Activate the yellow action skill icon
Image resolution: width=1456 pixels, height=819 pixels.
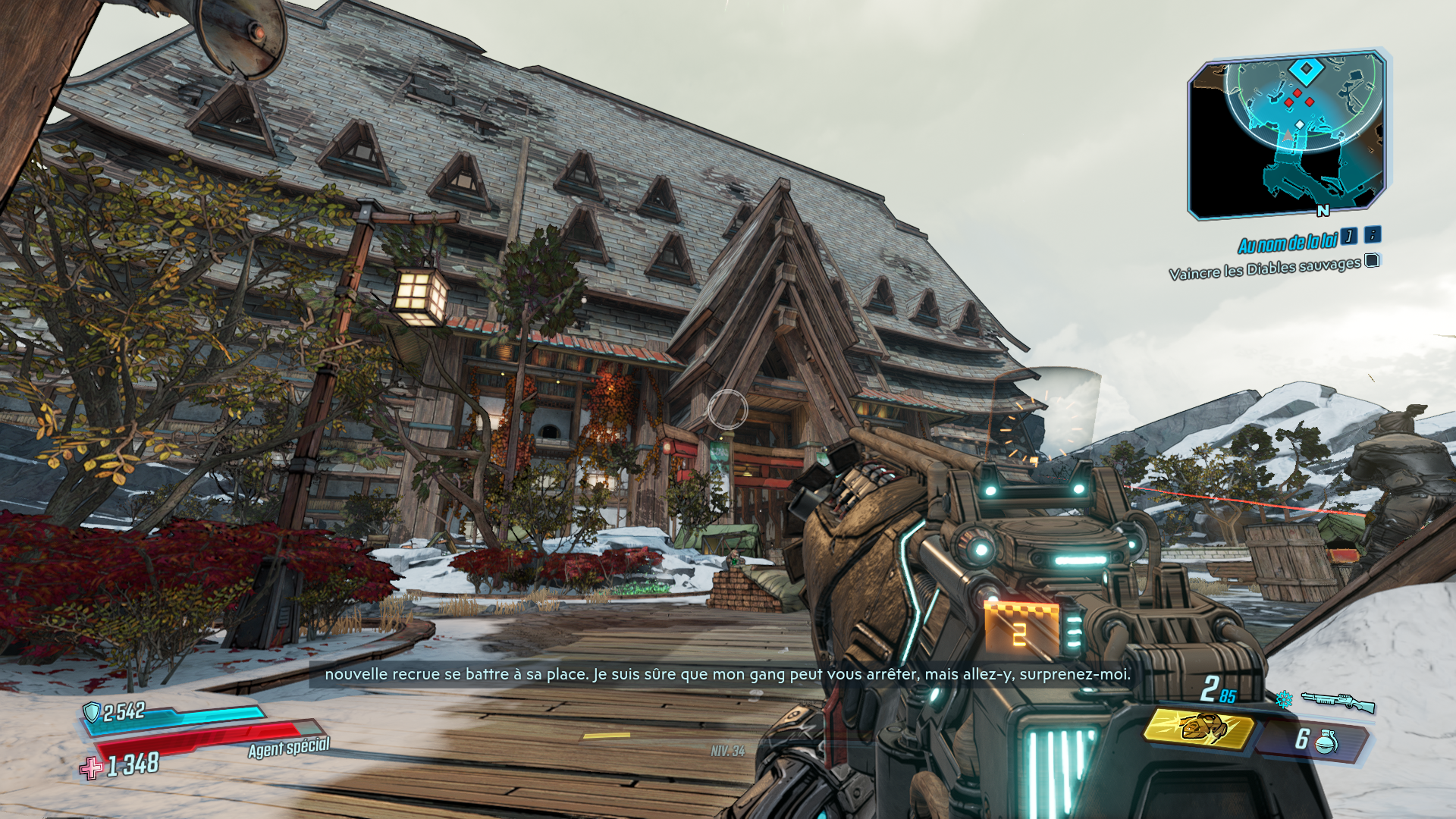pyautogui.click(x=1200, y=729)
